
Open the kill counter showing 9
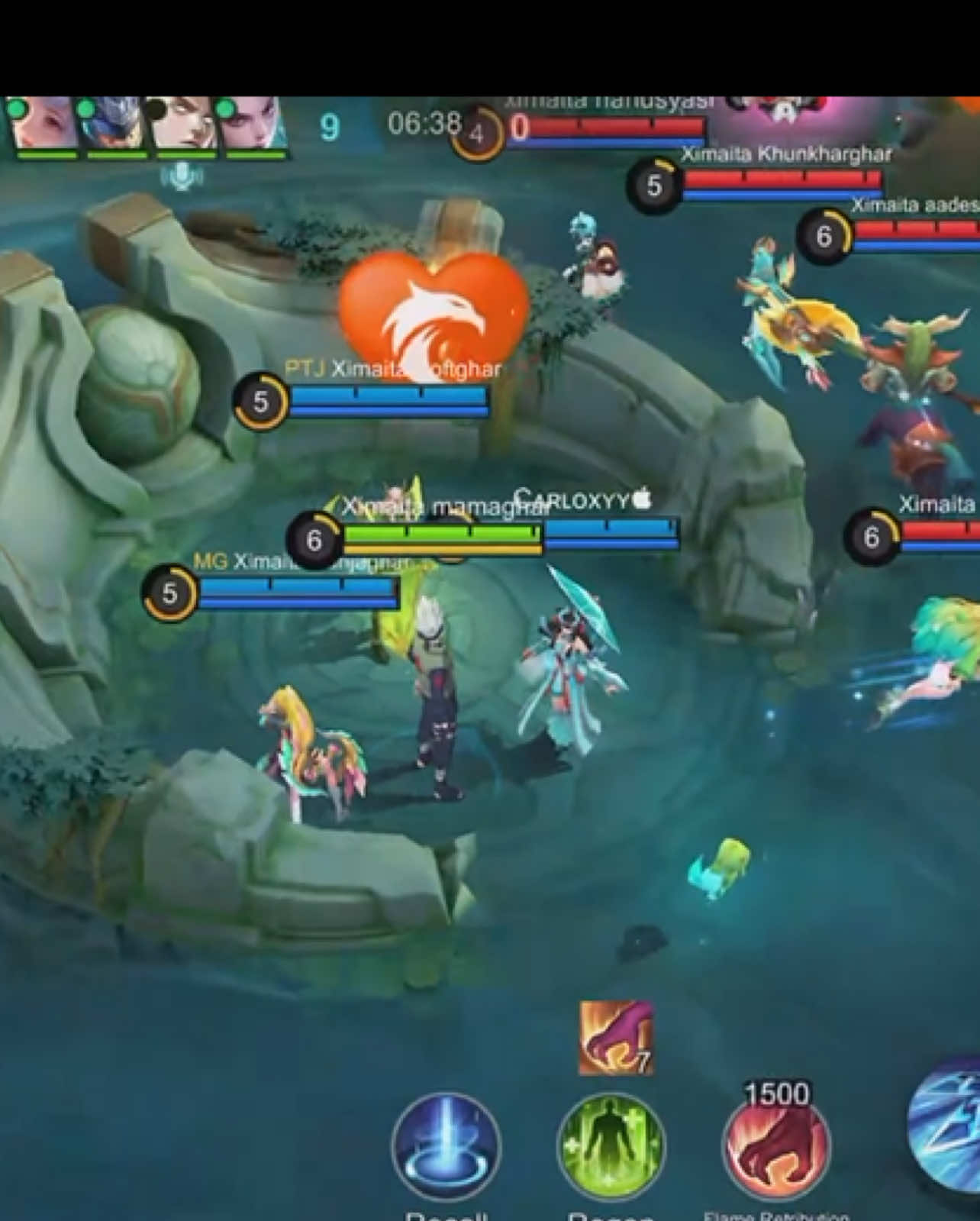328,126
